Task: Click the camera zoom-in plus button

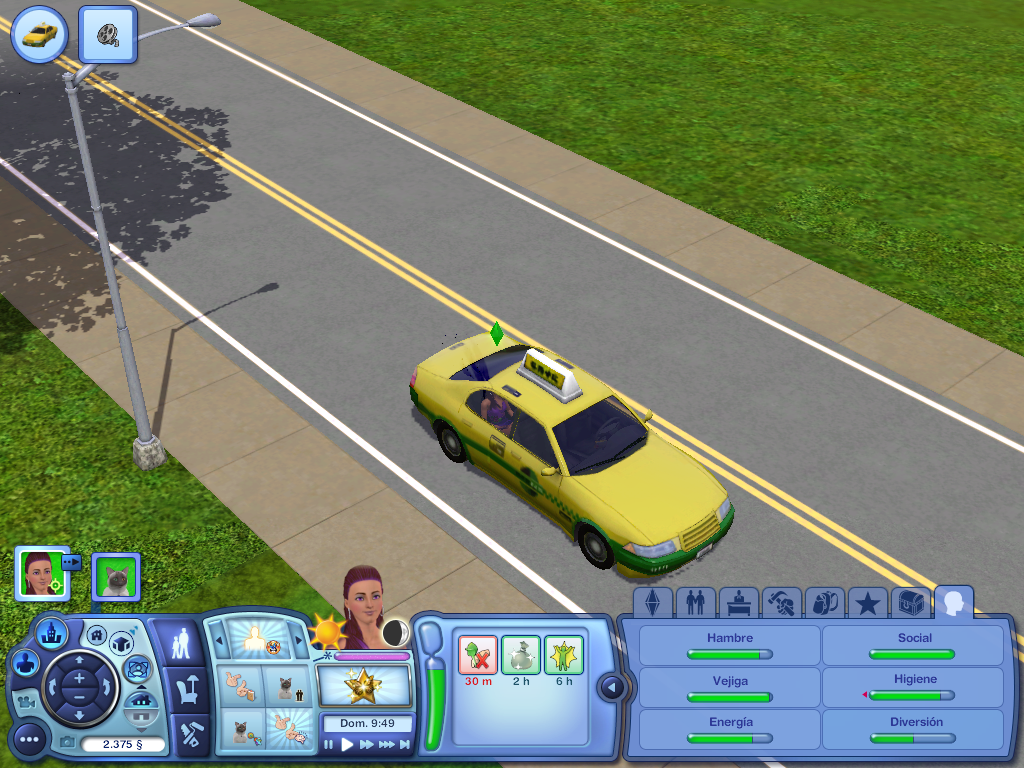Action: (78, 679)
